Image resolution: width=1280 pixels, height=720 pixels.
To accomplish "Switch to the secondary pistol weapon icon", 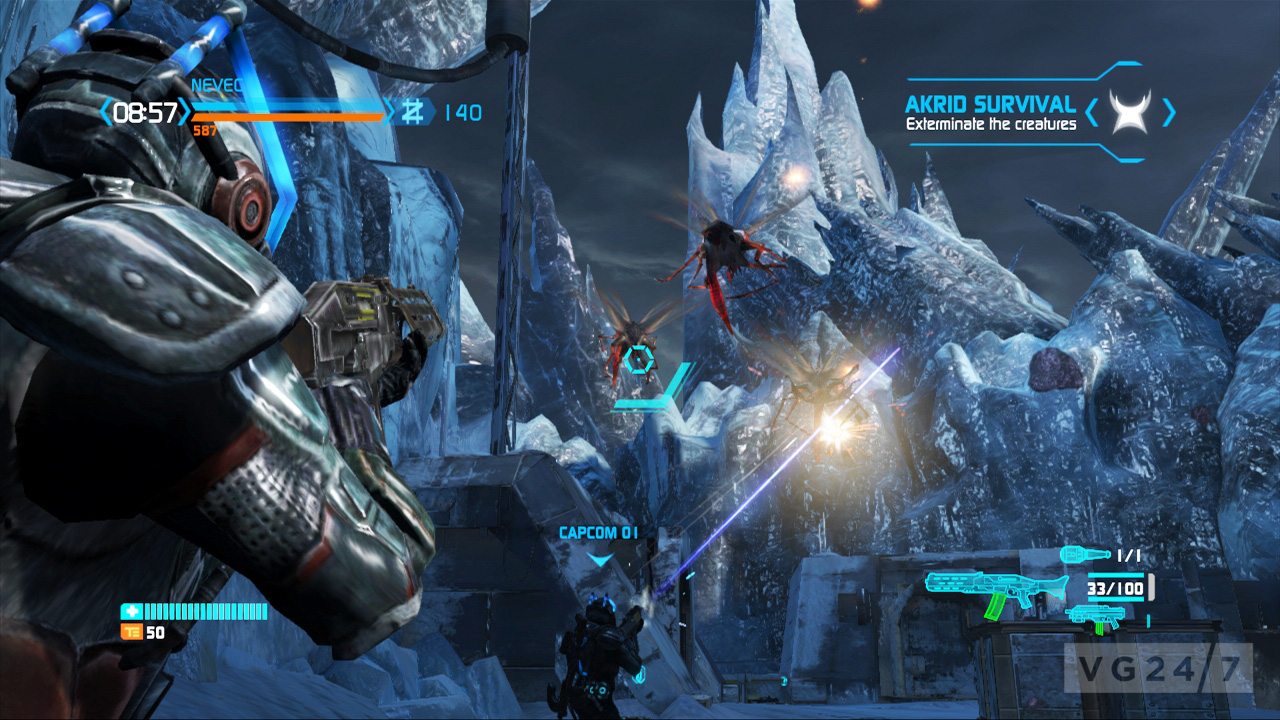I will click(x=1094, y=615).
